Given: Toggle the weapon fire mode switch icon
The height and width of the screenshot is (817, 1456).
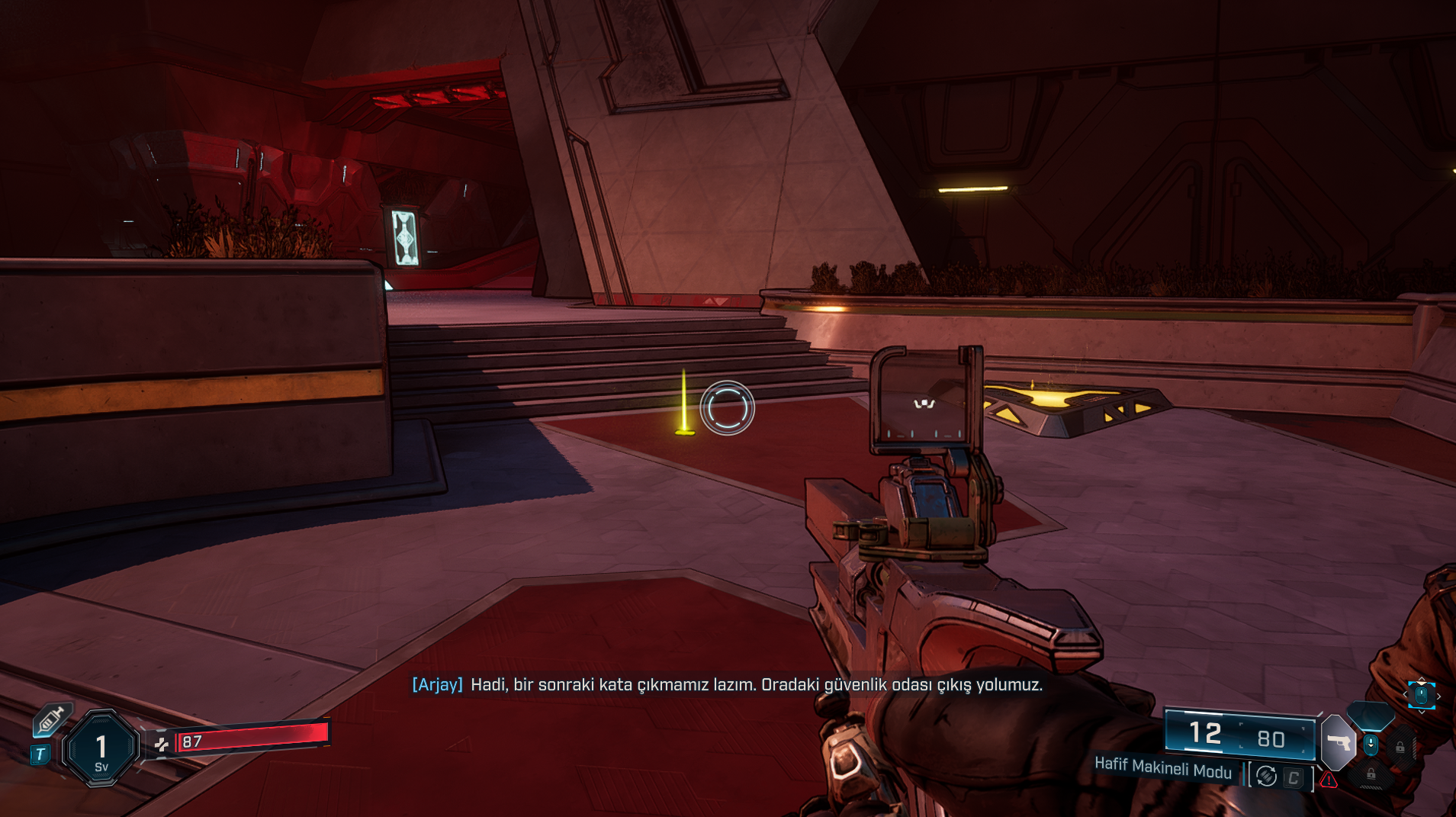Looking at the screenshot, I should pos(1266,777).
